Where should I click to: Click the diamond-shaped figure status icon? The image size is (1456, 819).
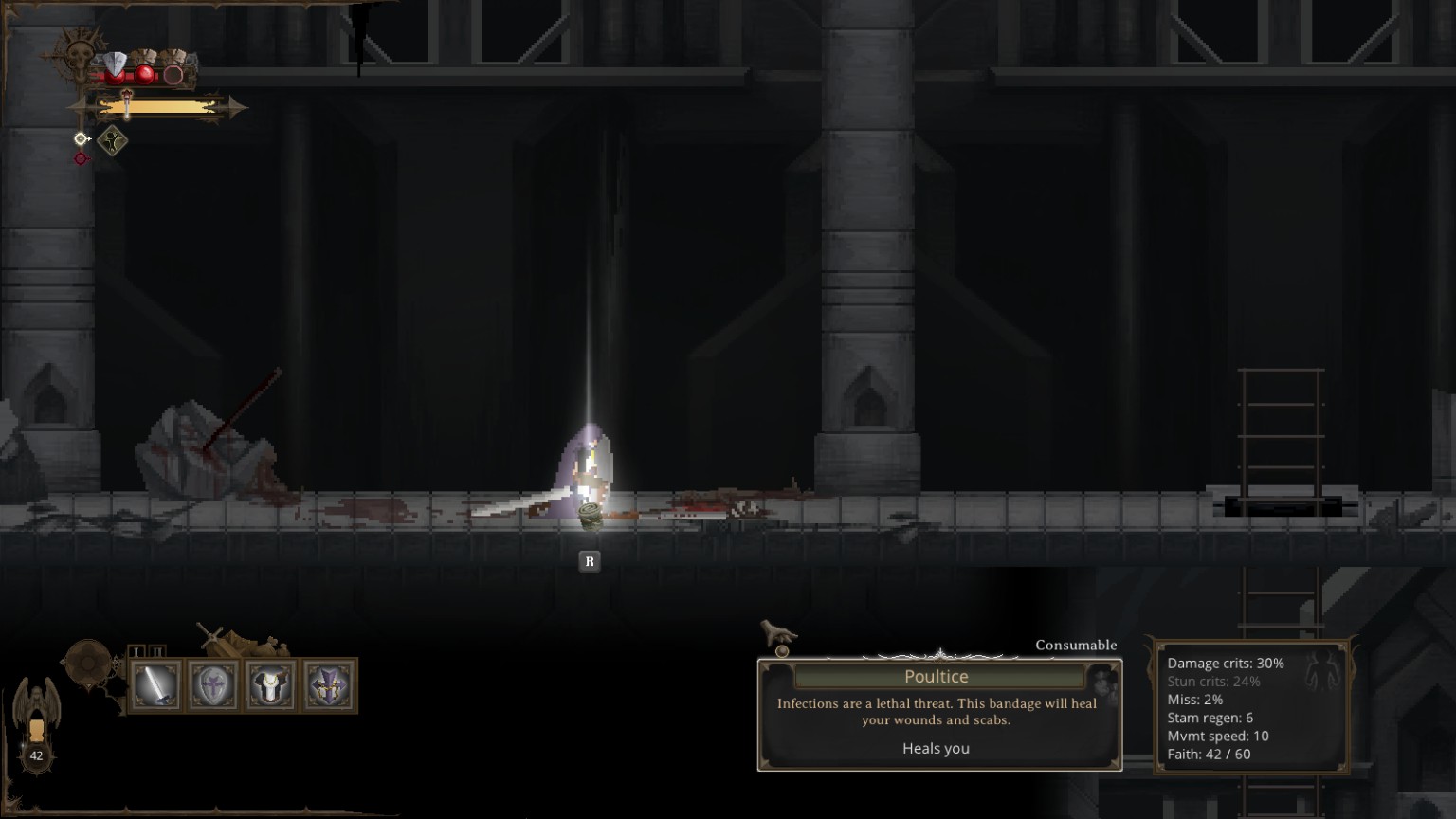tap(113, 141)
